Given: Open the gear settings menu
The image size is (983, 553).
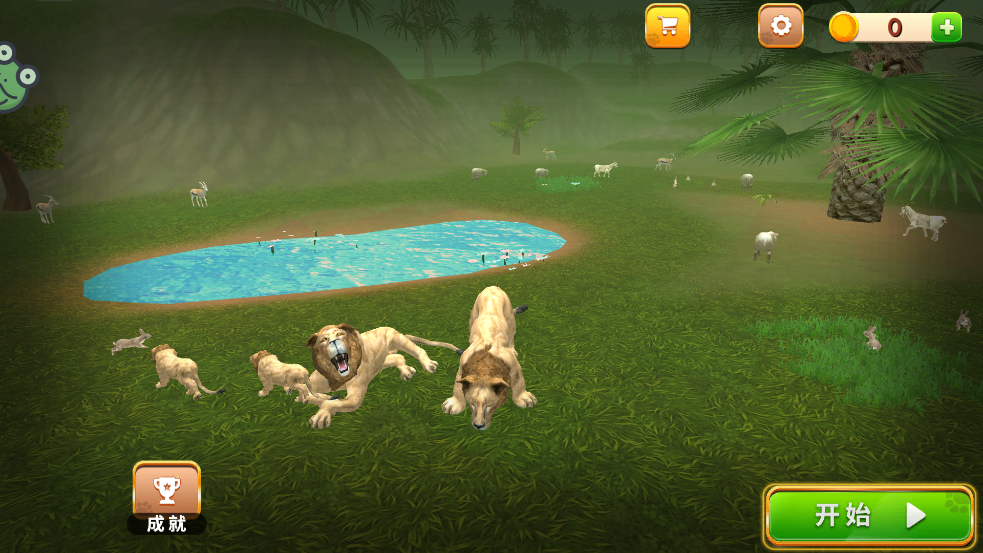Looking at the screenshot, I should tap(780, 26).
